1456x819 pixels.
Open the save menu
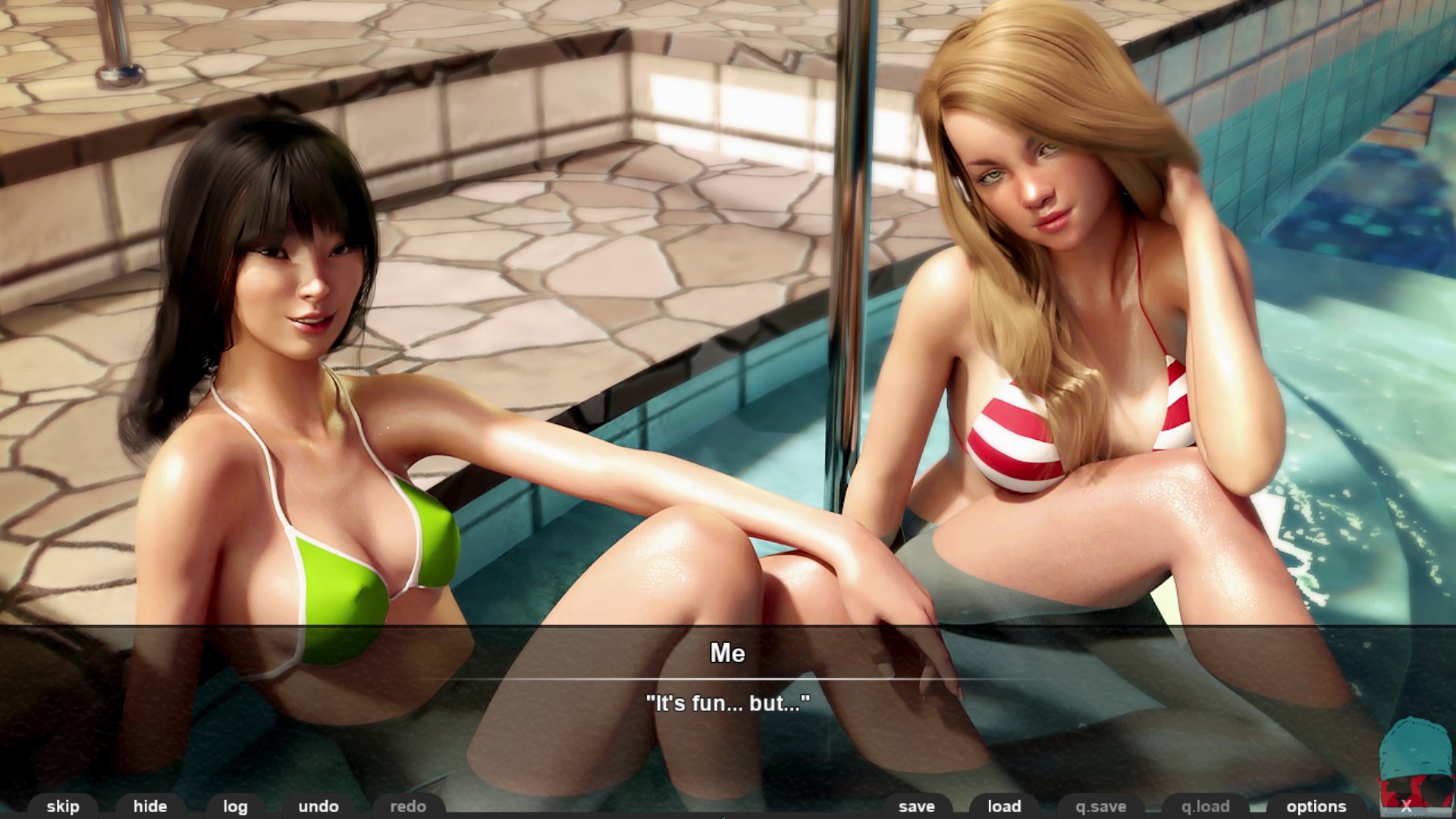click(x=916, y=806)
